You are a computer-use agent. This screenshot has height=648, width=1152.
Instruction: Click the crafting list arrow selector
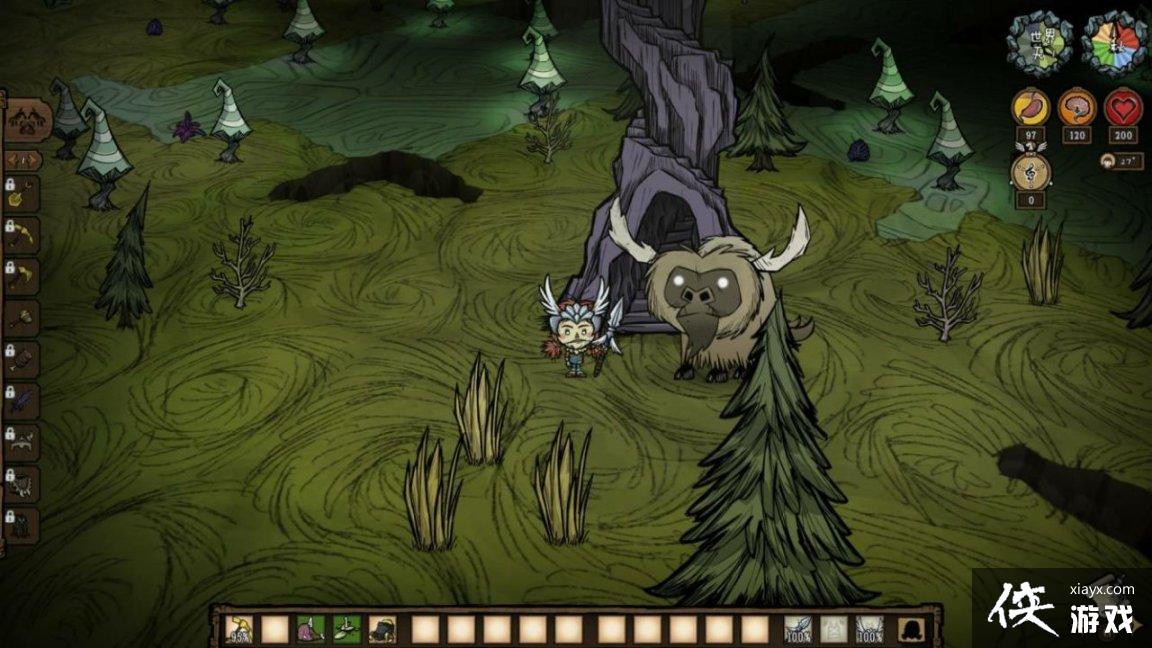pos(23,160)
